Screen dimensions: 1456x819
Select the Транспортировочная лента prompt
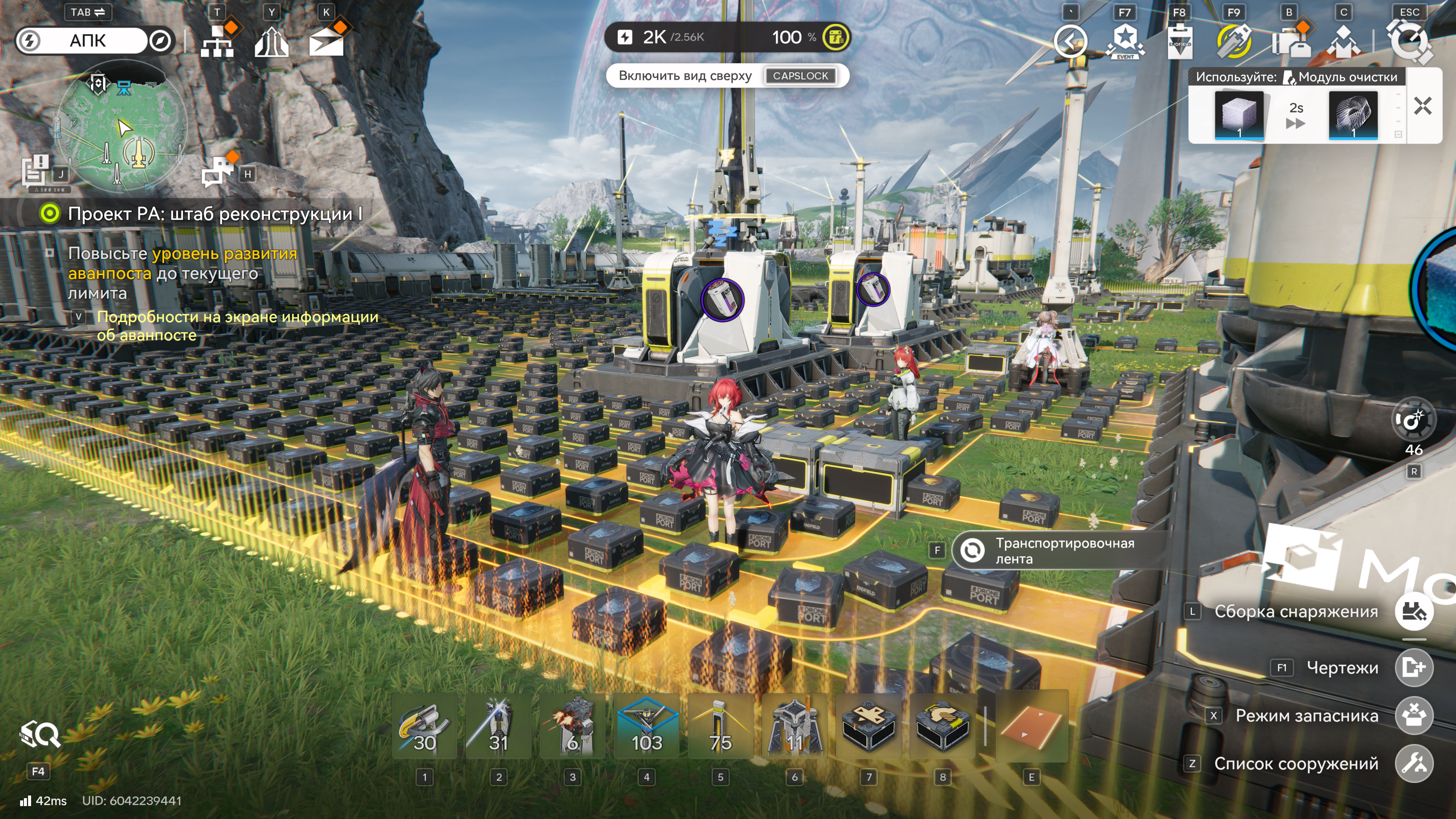pyautogui.click(x=1057, y=551)
